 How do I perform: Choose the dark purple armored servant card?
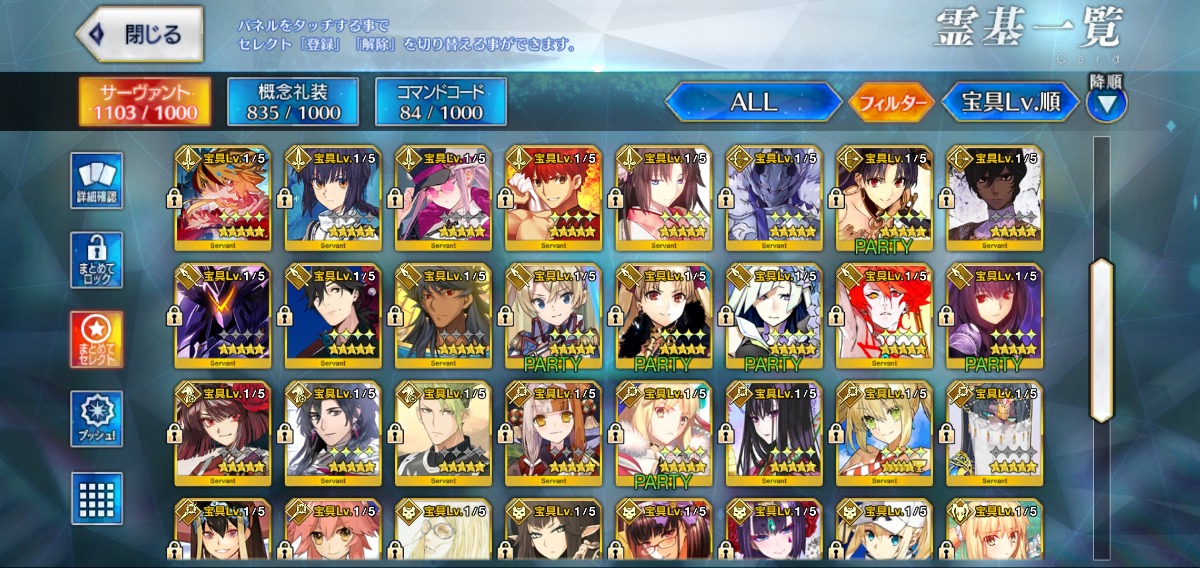point(223,314)
